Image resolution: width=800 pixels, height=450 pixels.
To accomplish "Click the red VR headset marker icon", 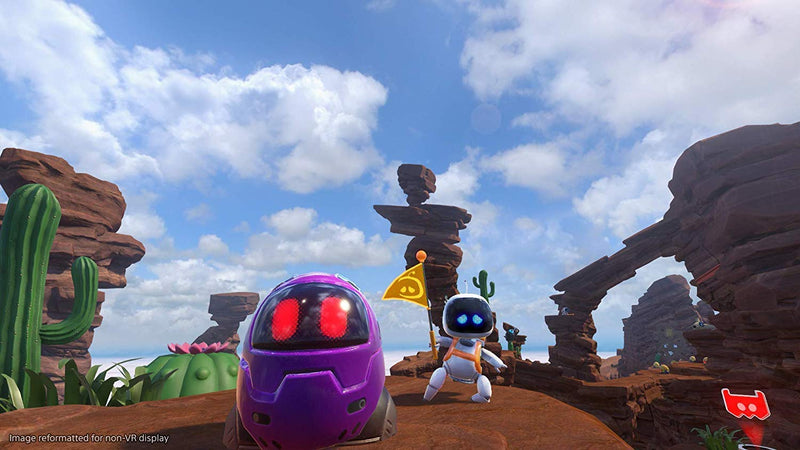I will click(745, 404).
